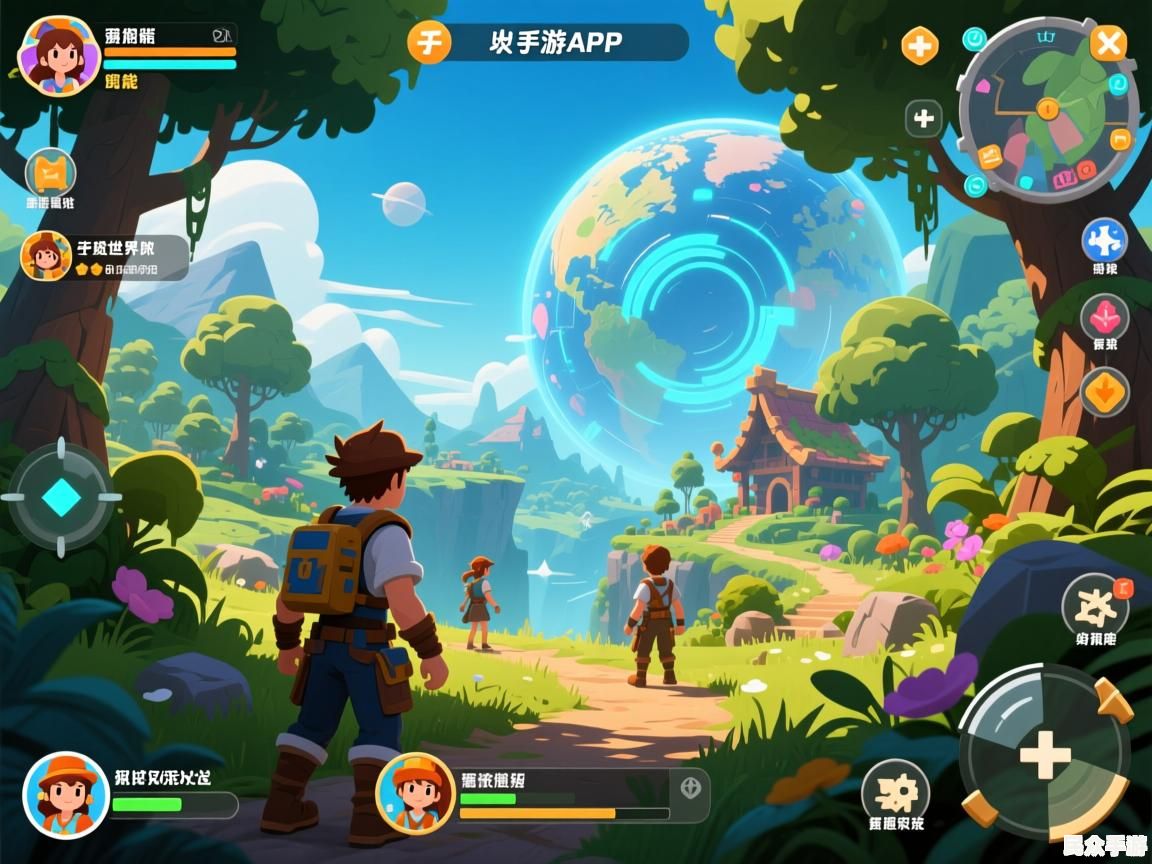The height and width of the screenshot is (864, 1152).
Task: Select the bottom-left hard-hat character avatar
Action: tap(66, 795)
